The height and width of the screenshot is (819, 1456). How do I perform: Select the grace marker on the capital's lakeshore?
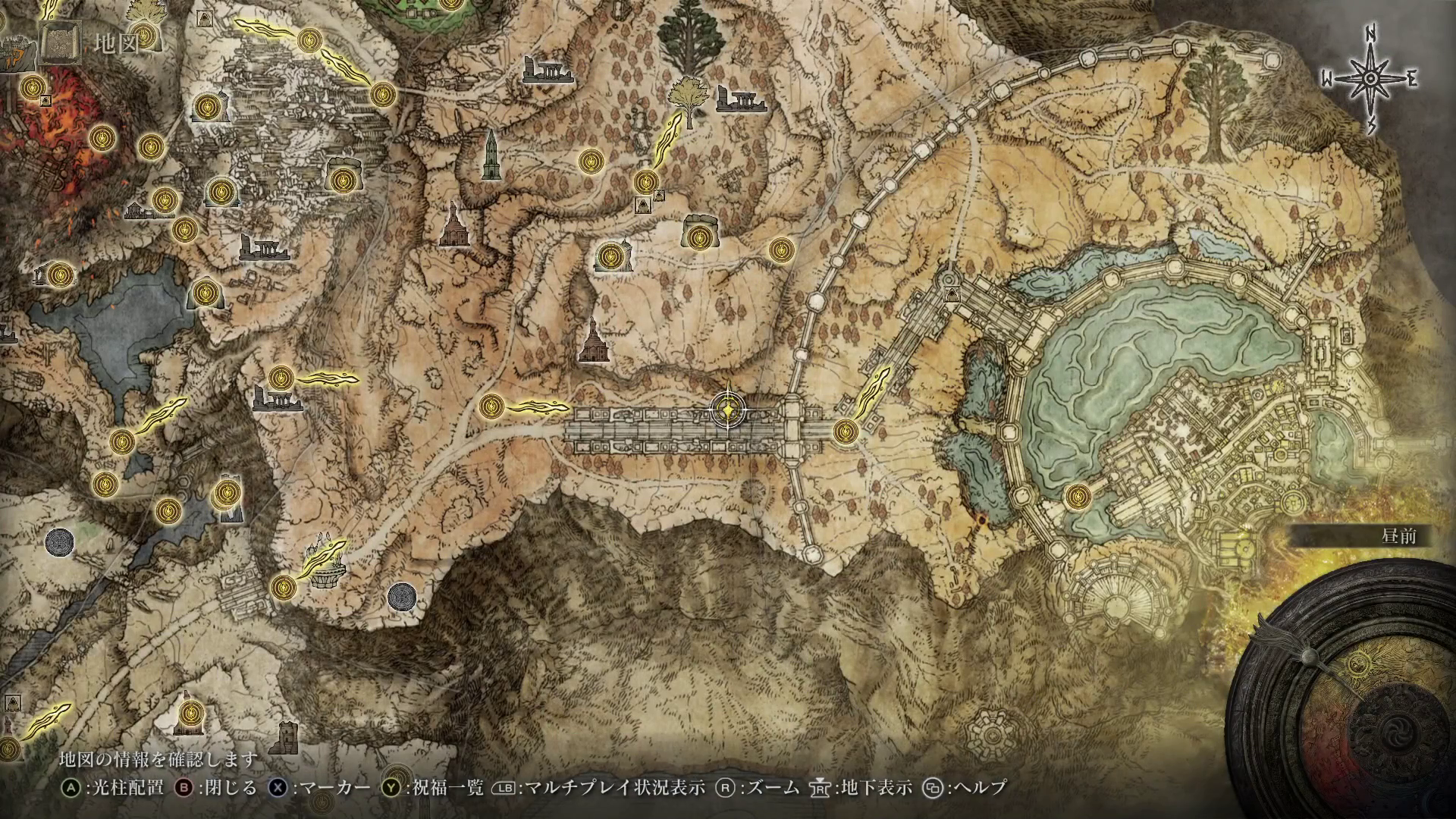point(1075,497)
